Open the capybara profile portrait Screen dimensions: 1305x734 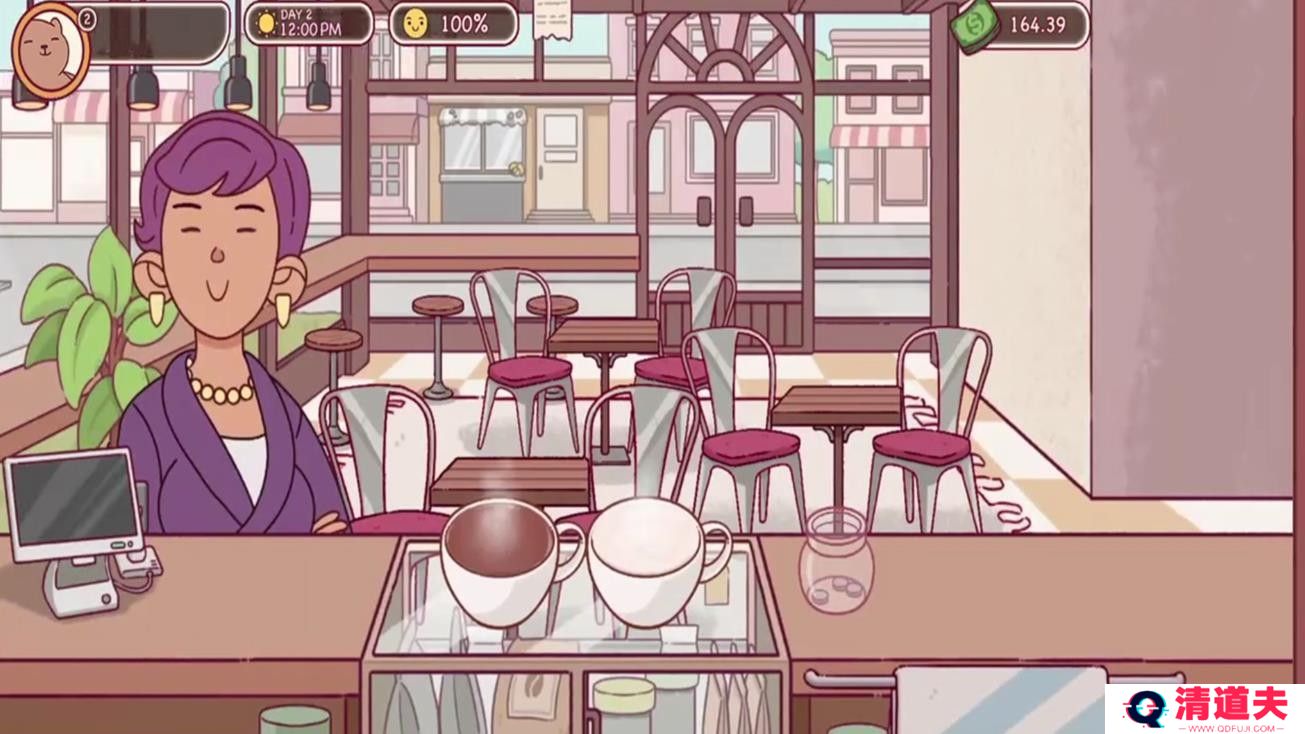click(x=50, y=50)
